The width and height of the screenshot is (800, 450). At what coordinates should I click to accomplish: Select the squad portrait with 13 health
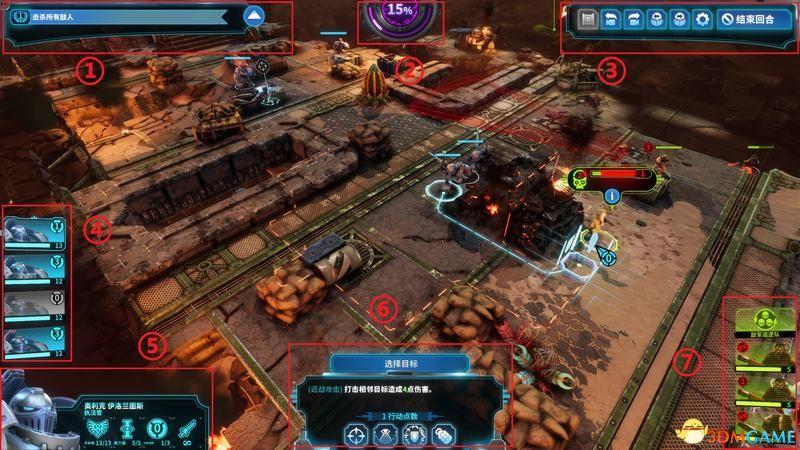coord(34,231)
